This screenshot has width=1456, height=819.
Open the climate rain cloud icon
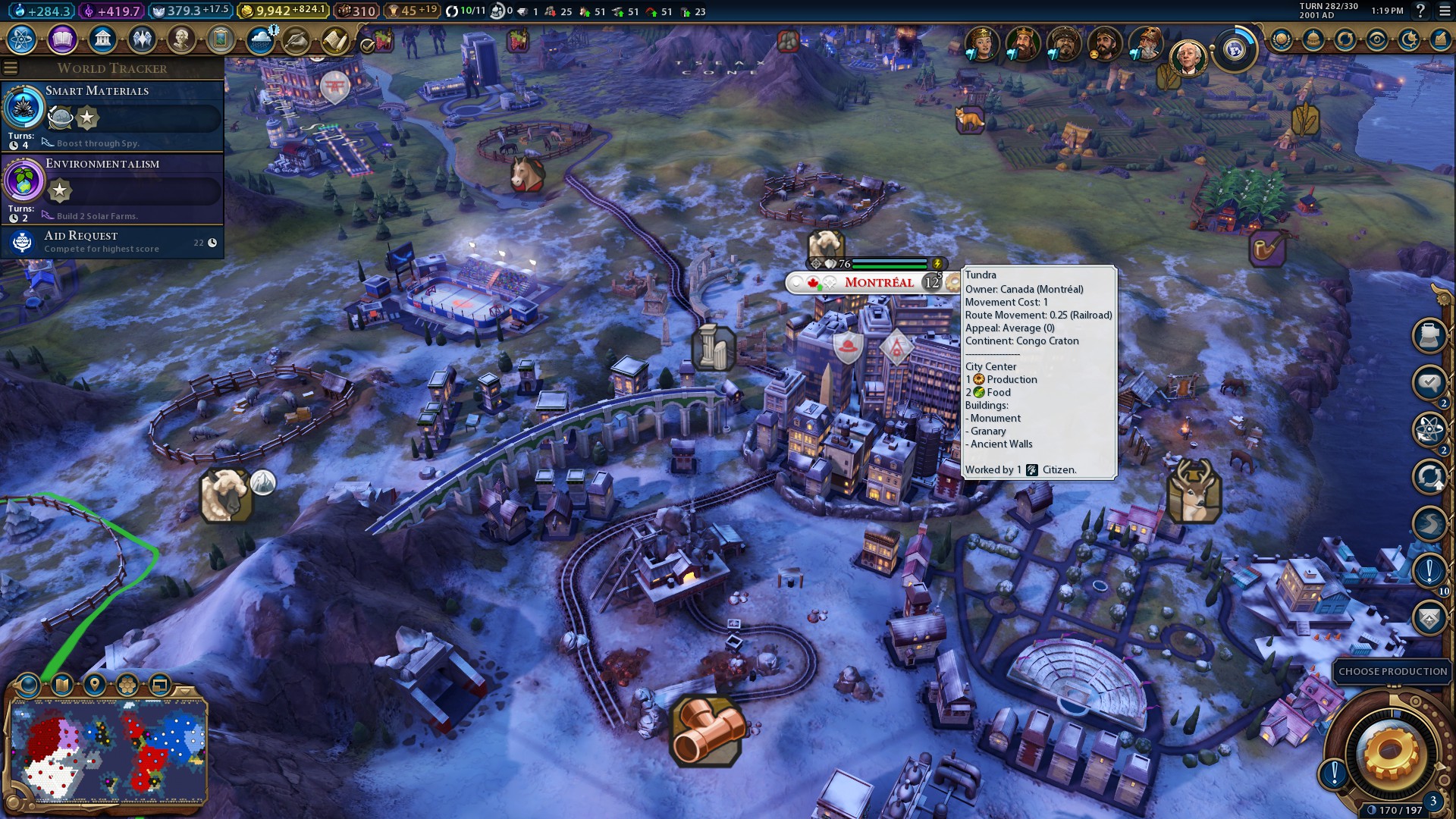click(x=261, y=39)
